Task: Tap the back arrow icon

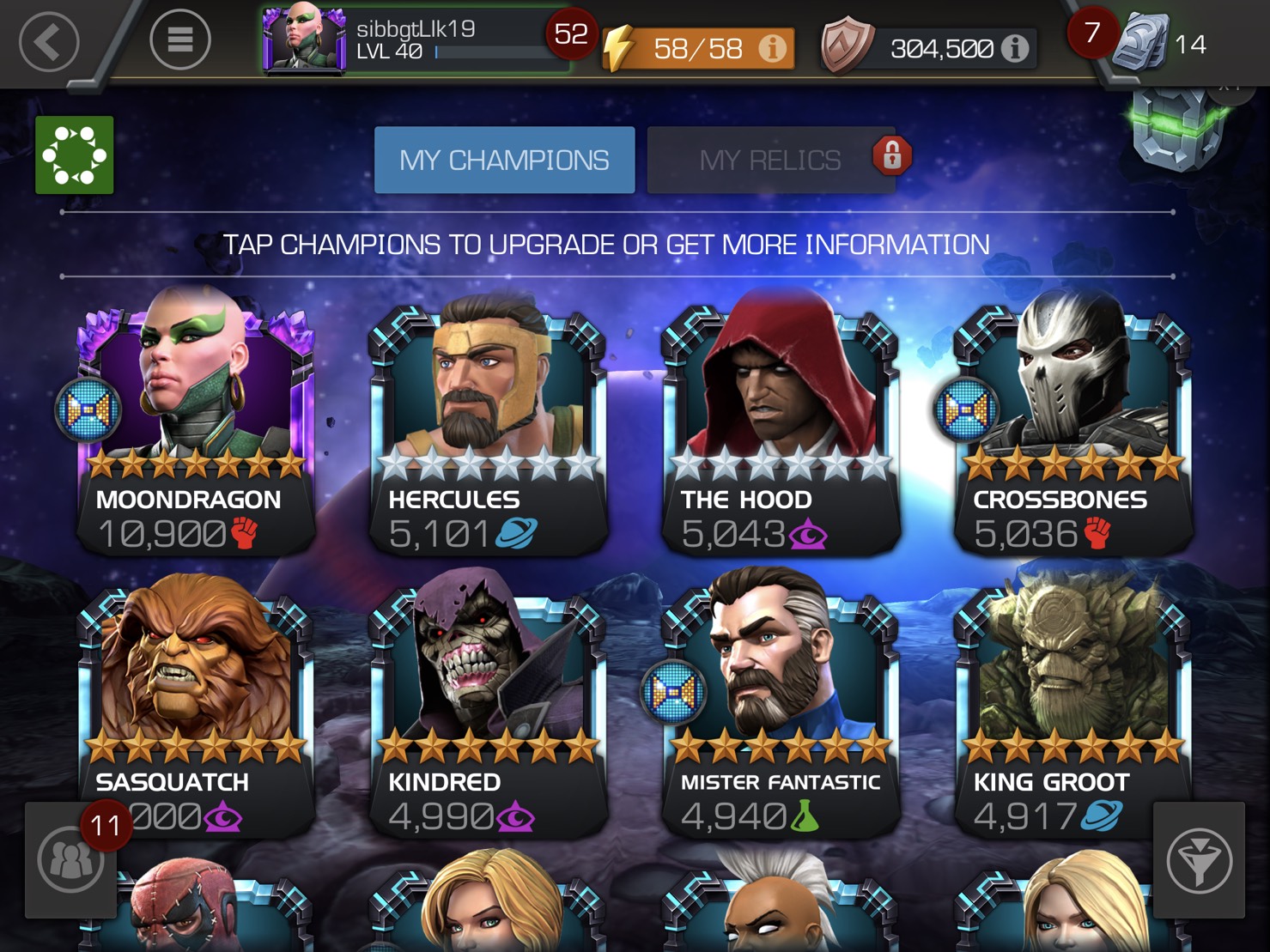Action: (x=49, y=39)
